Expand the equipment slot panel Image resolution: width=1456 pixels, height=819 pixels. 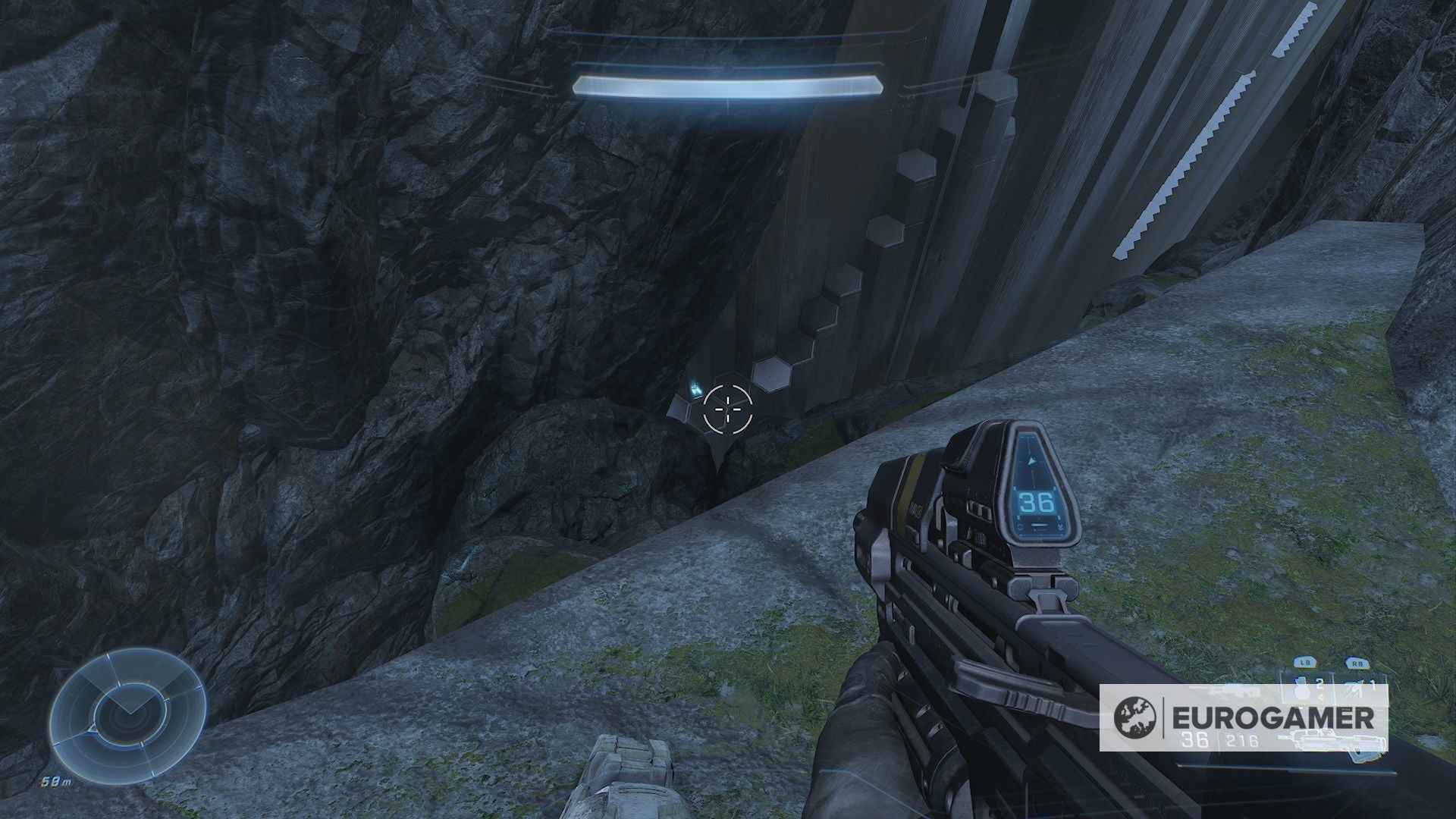[1361, 686]
